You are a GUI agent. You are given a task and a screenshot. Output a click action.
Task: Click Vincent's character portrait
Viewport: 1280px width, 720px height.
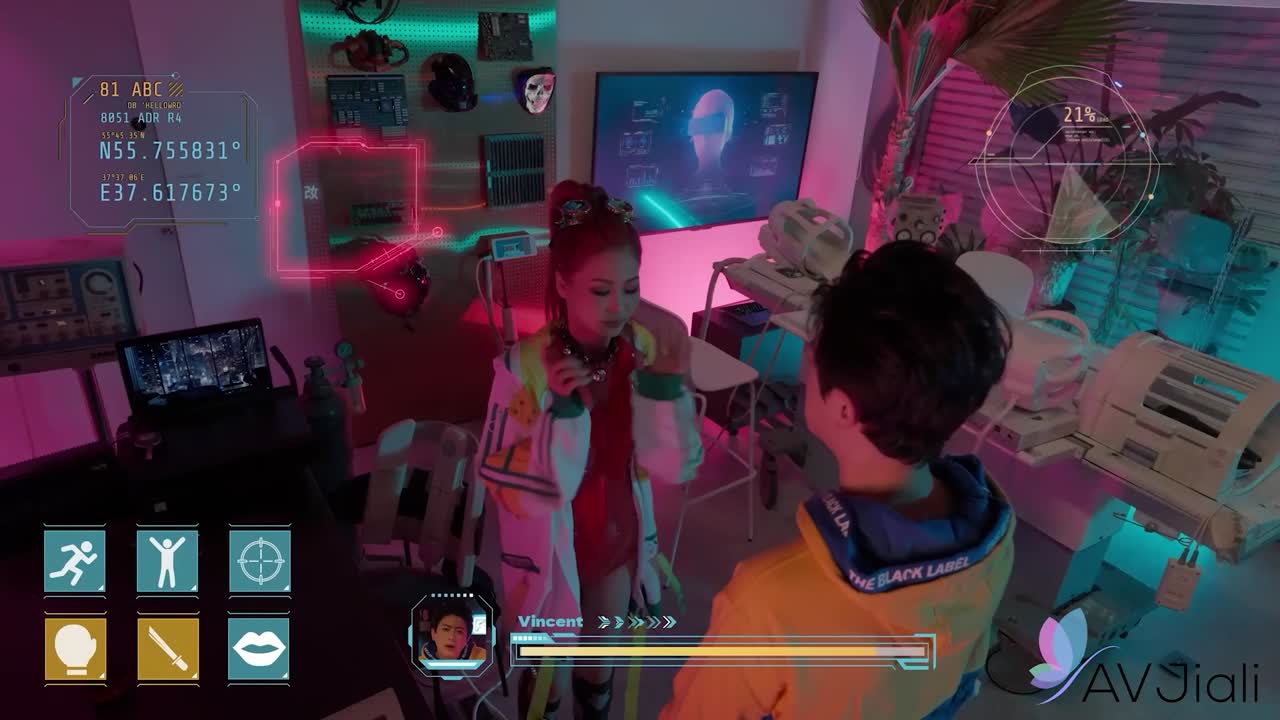click(x=452, y=635)
